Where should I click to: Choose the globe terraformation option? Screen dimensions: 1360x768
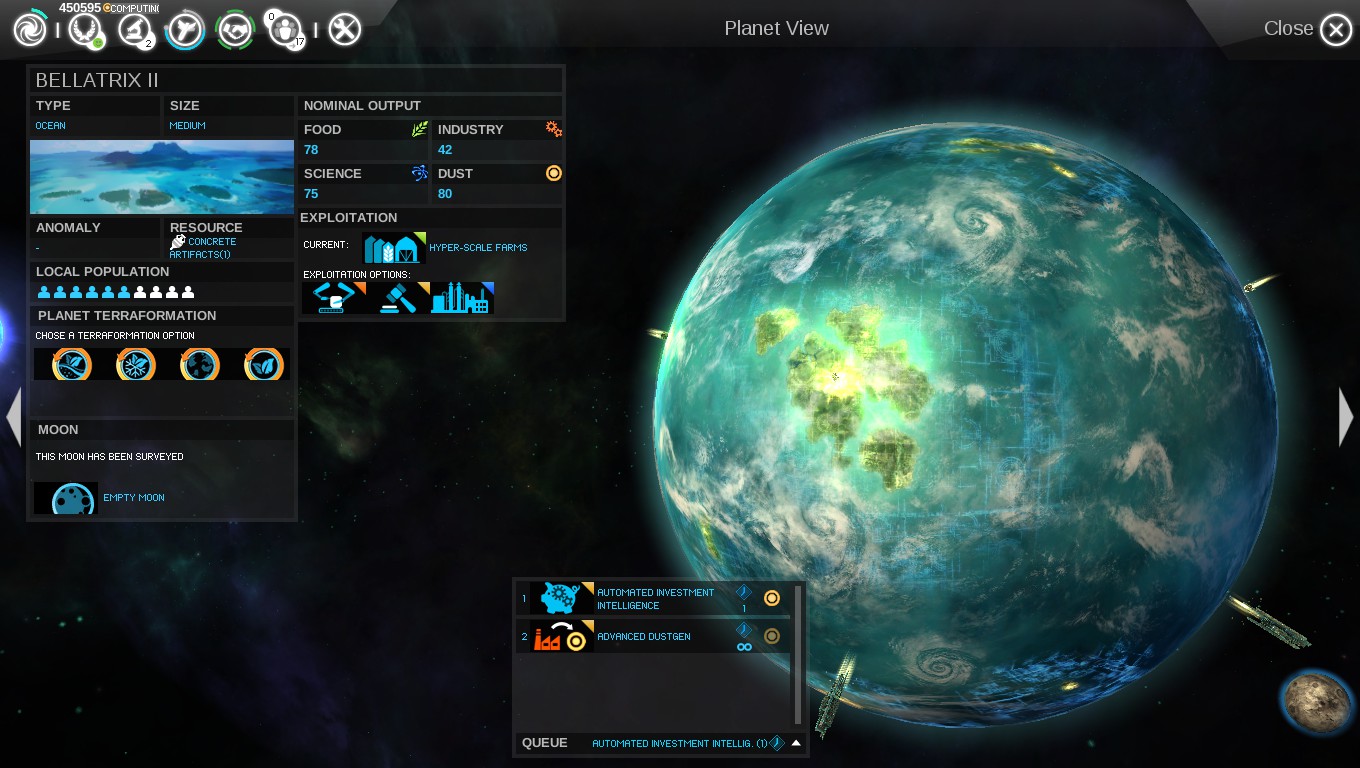(x=199, y=365)
